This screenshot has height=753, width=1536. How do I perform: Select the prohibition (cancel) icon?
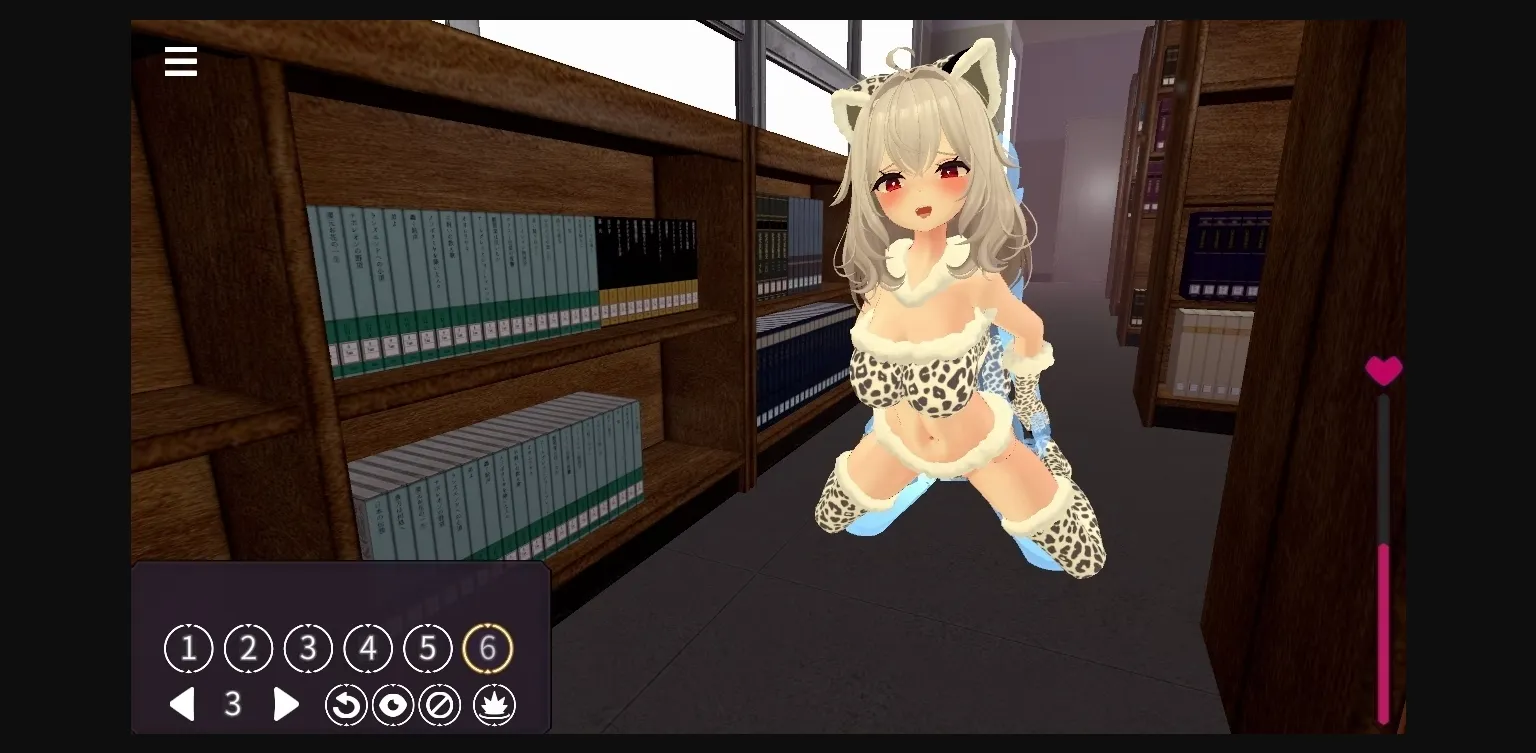(441, 704)
